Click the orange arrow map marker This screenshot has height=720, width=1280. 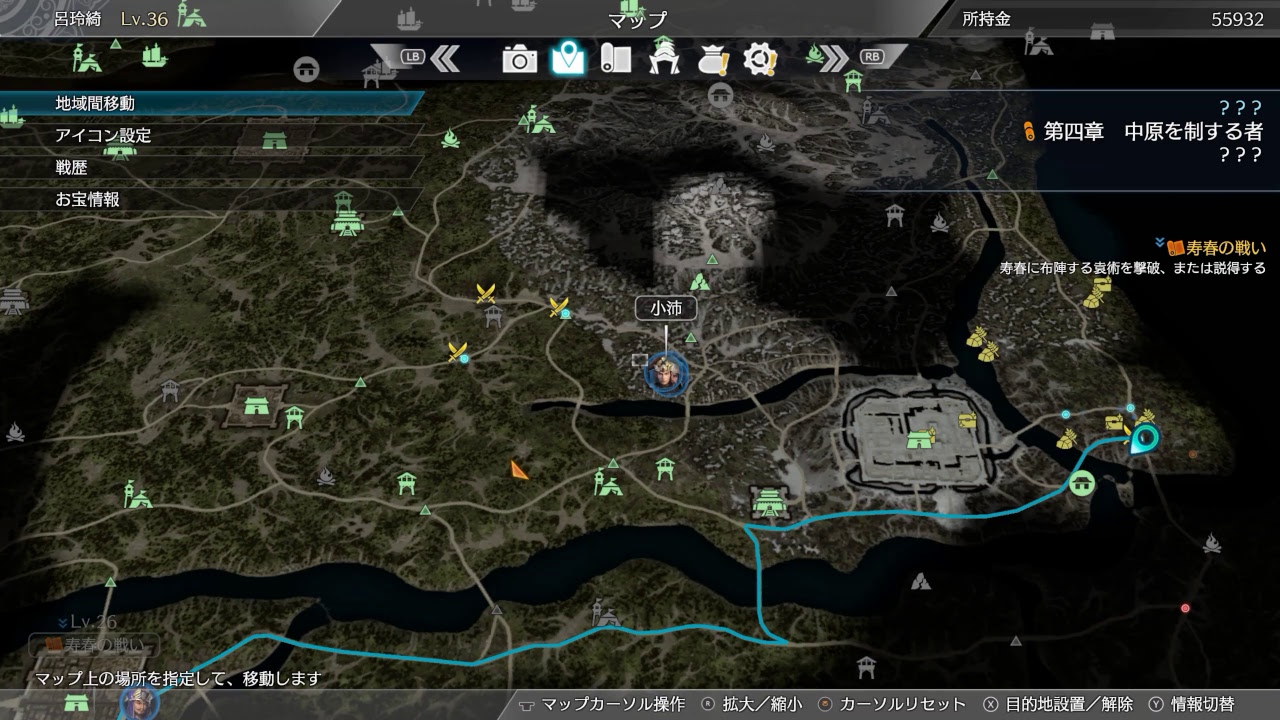pos(519,469)
